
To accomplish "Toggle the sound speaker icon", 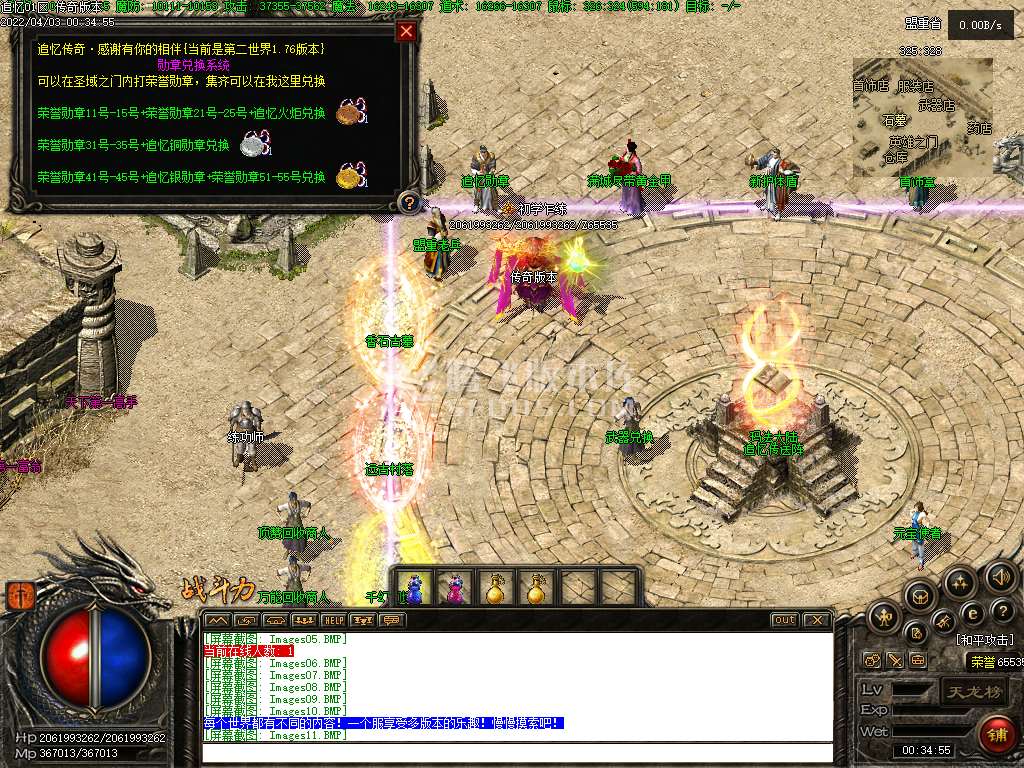I will point(1001,576).
